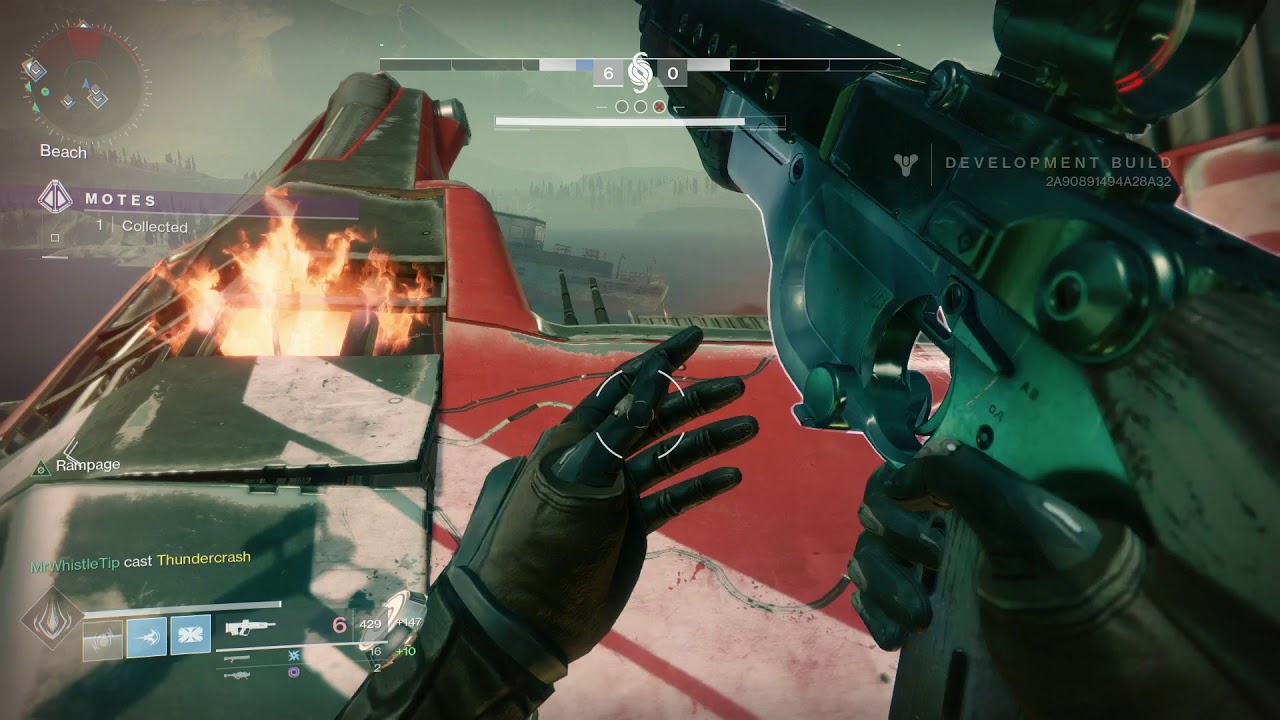Activate the grenade ability icon
1280x720 pixels.
(x=102, y=638)
